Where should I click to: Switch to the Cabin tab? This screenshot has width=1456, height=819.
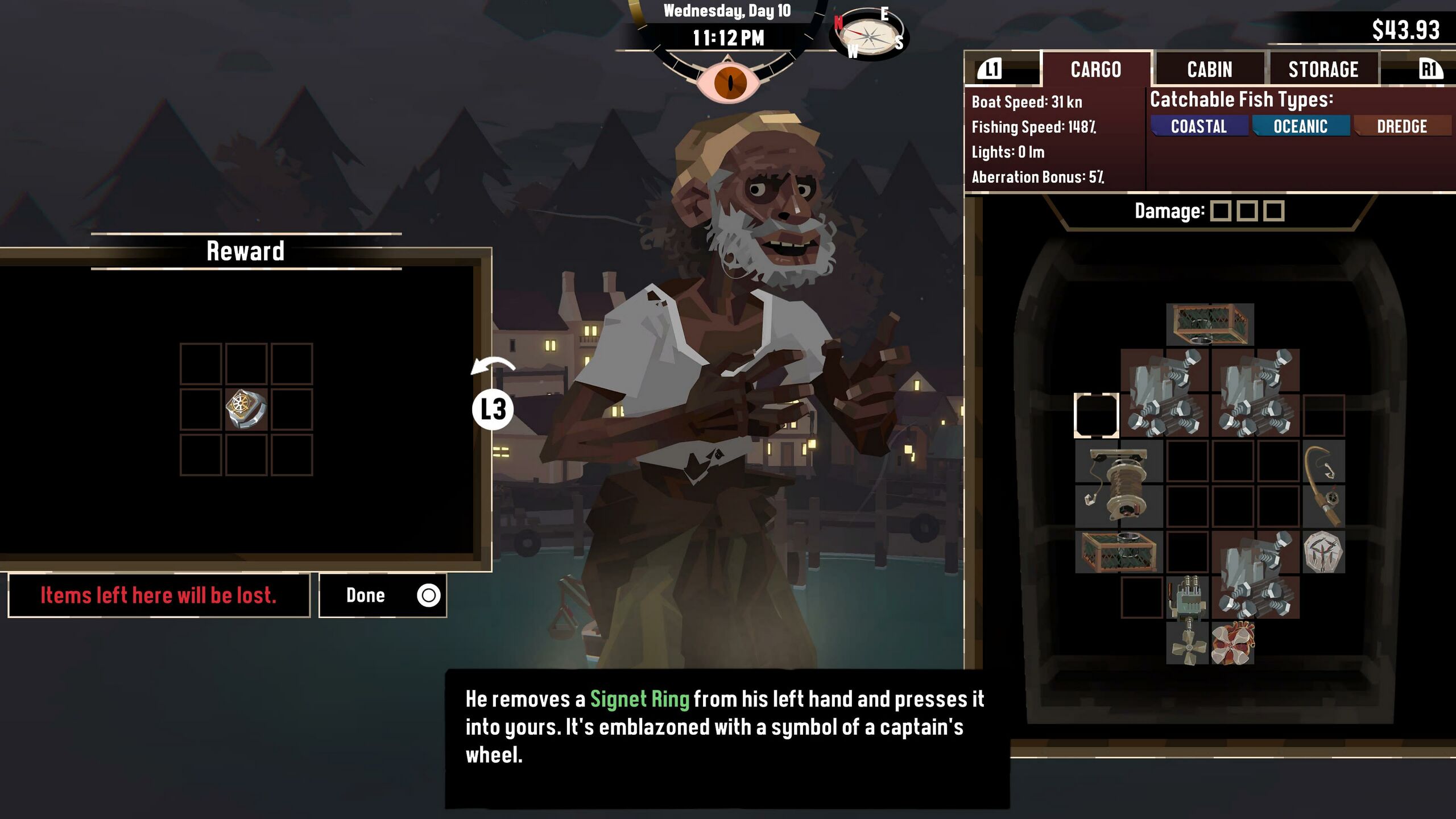1209,69
